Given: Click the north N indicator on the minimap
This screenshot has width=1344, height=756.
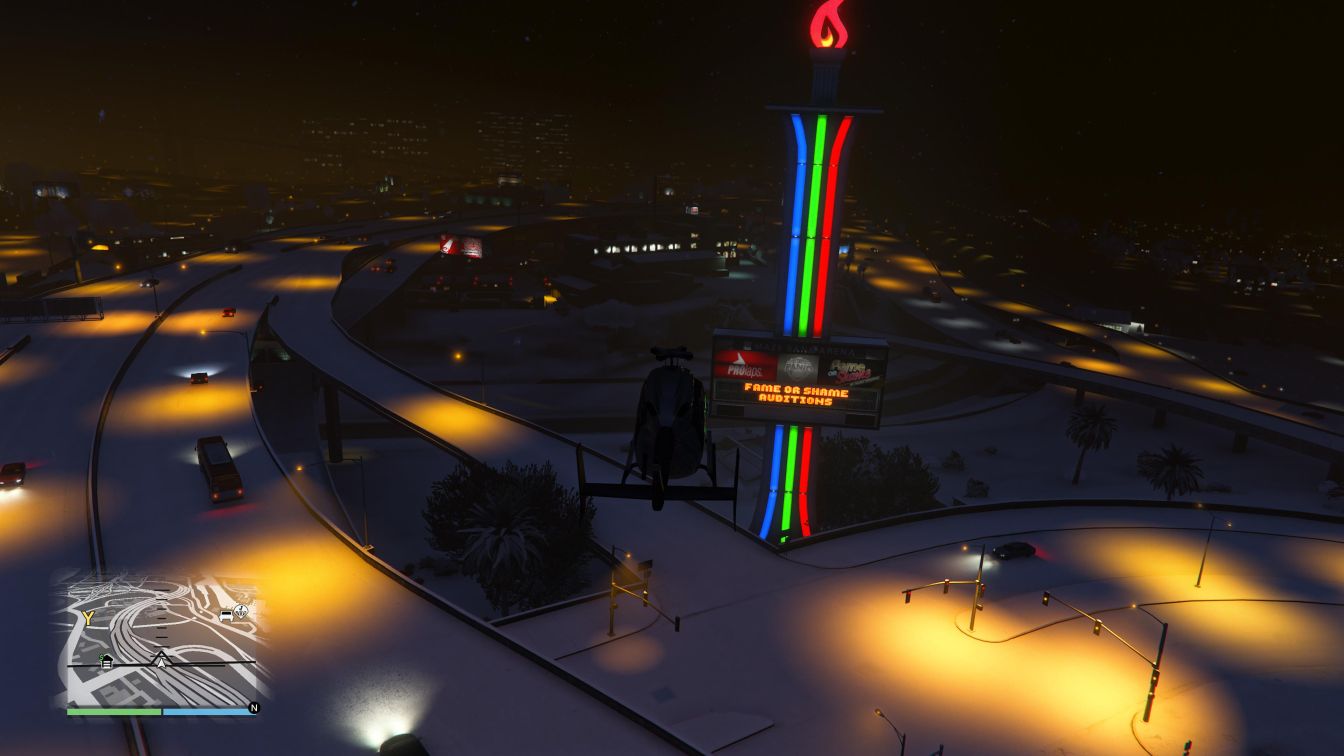Looking at the screenshot, I should [x=254, y=708].
